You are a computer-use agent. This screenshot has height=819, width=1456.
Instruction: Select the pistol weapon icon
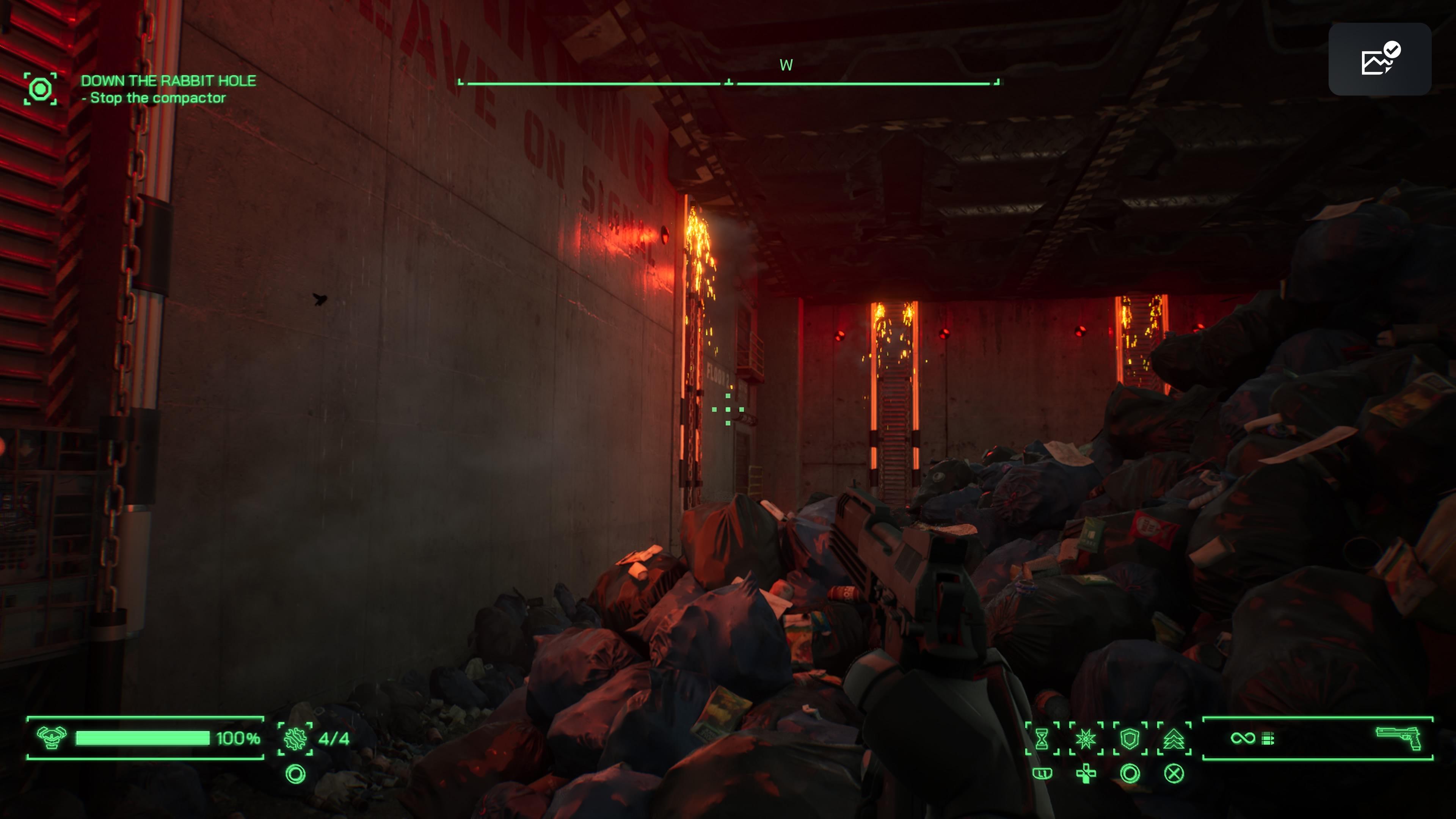click(1398, 737)
